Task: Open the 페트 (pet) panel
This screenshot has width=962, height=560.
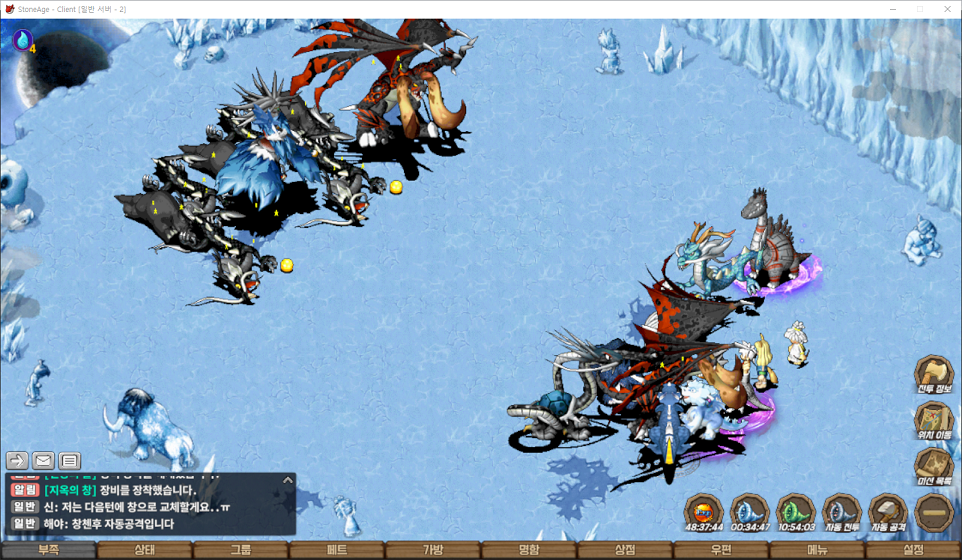Action: tap(337, 550)
